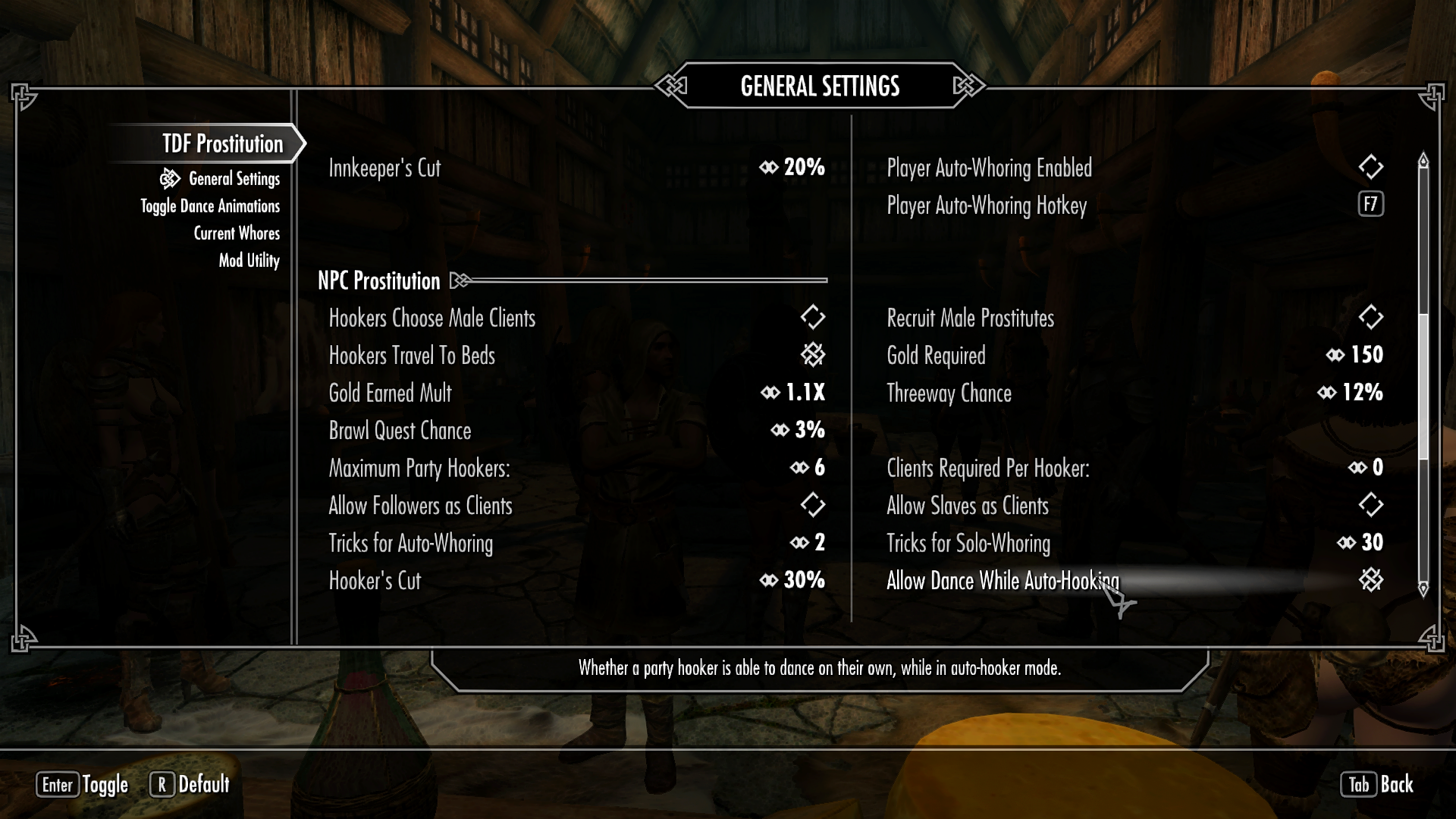Enable Hookers Choose Male Clients
Image resolution: width=1456 pixels, height=819 pixels.
click(x=811, y=318)
